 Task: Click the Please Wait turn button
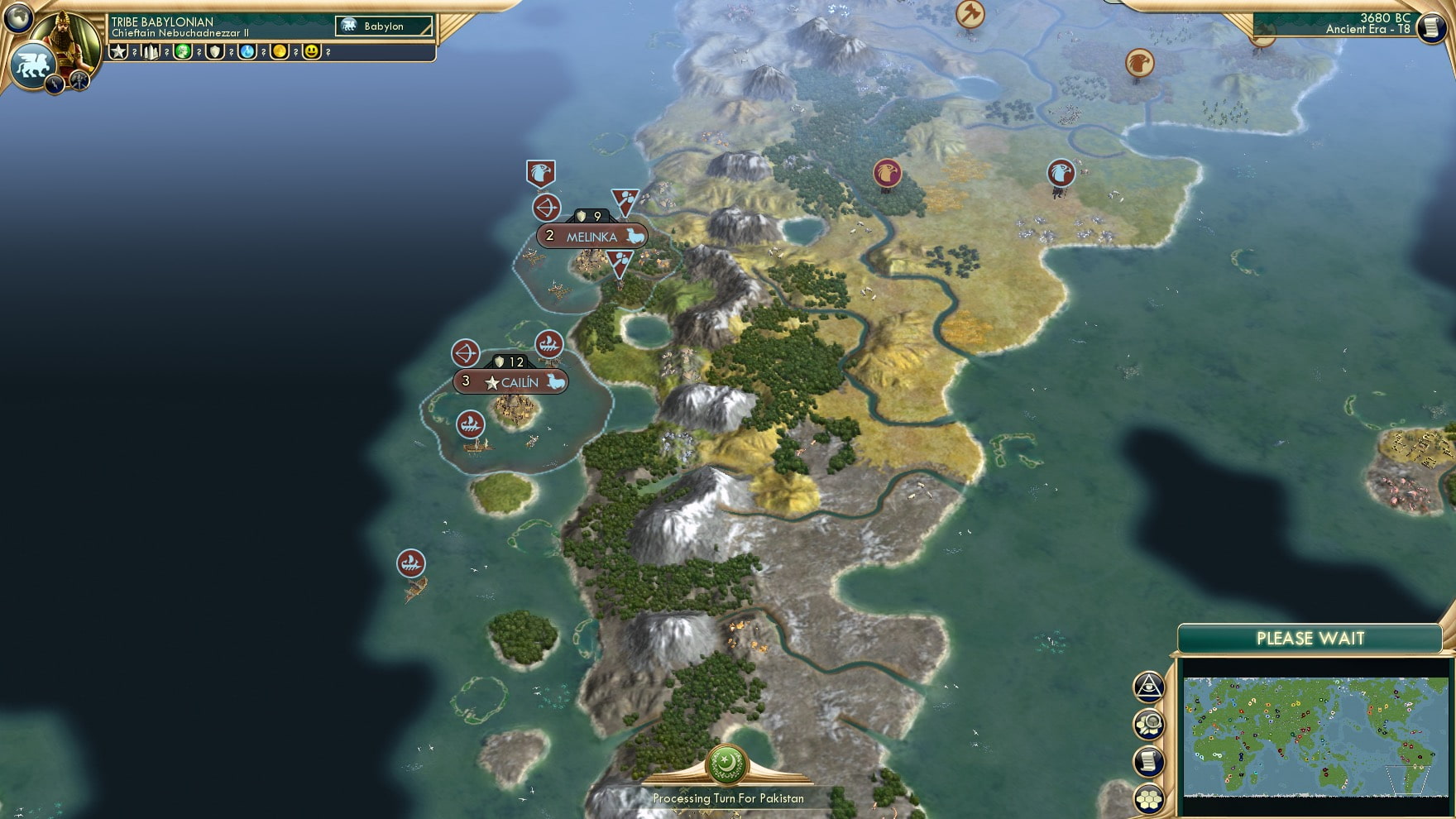coord(1310,639)
